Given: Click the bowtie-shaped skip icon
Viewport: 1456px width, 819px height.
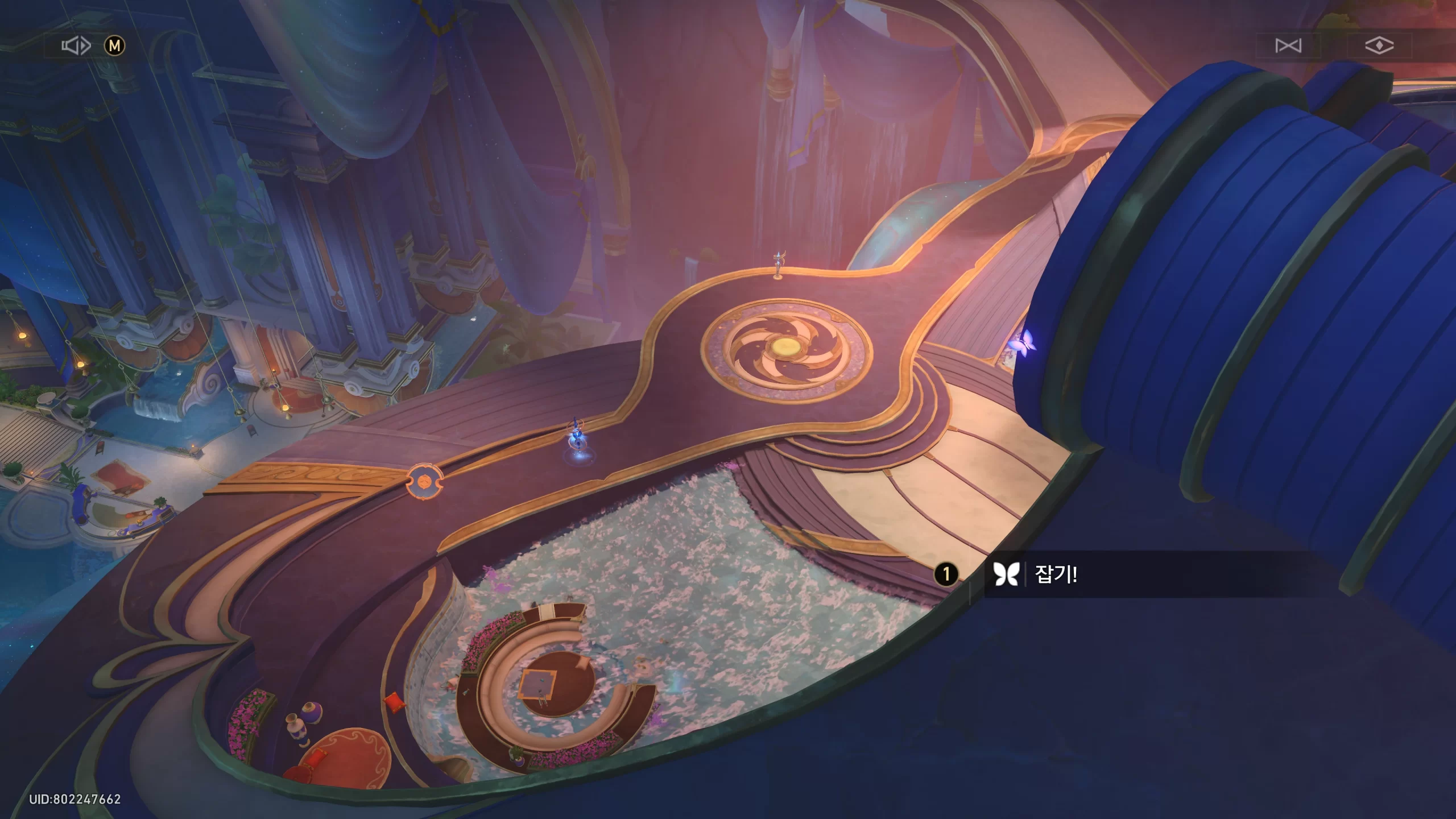Looking at the screenshot, I should coord(1288,45).
